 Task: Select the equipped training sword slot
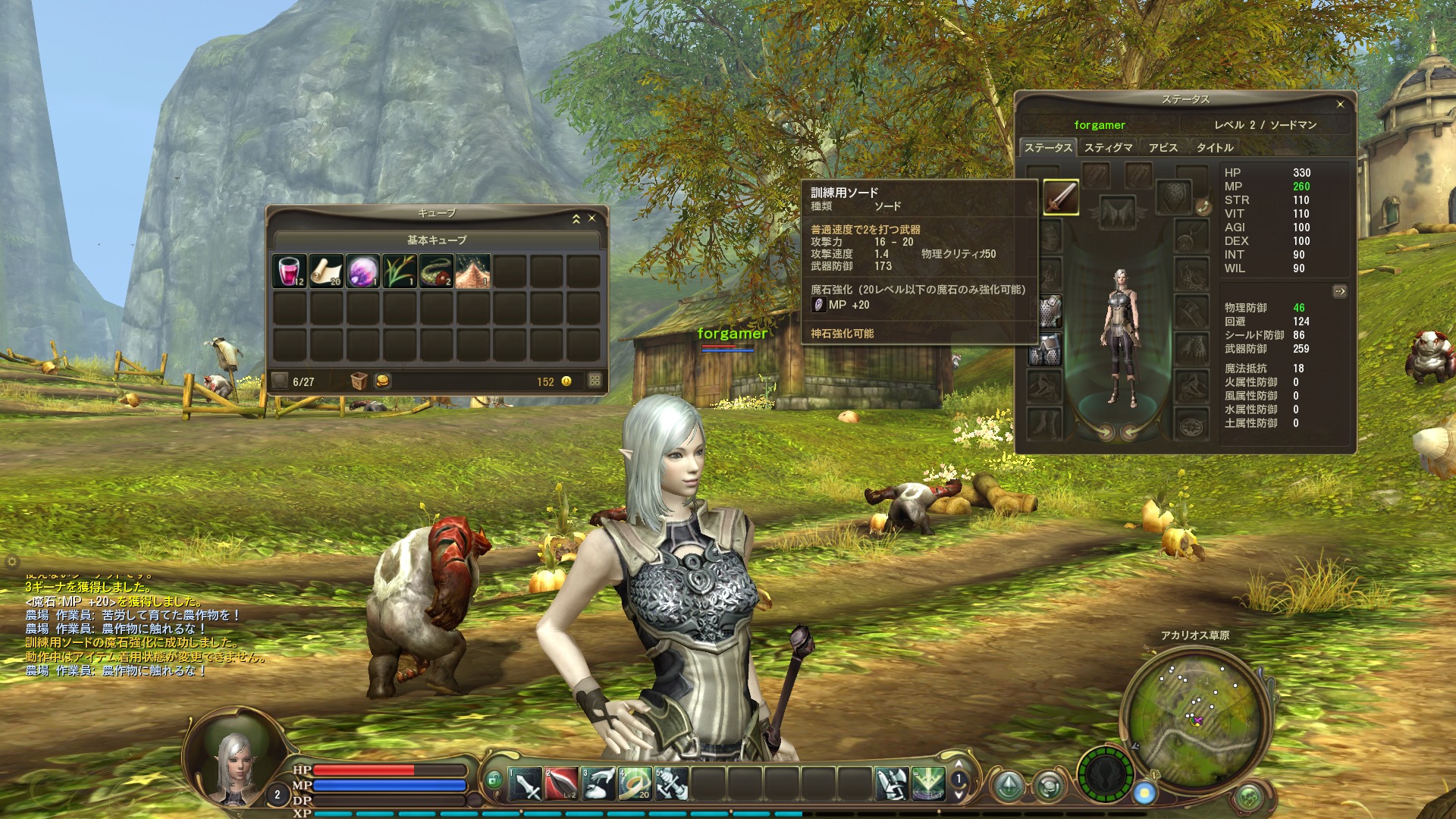[x=1061, y=197]
